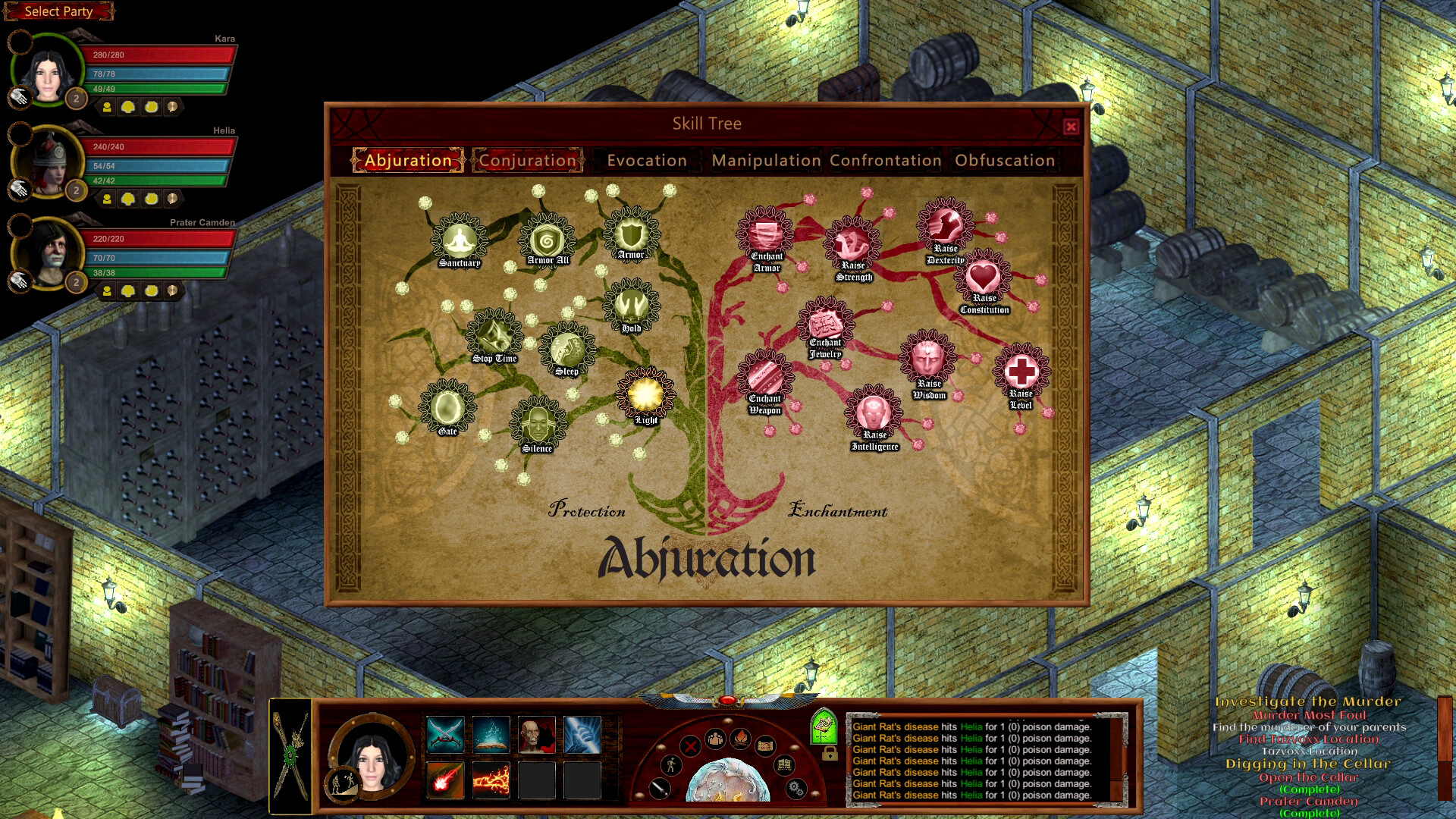This screenshot has width=1456, height=819.
Task: Click the Select Party button
Action: pyautogui.click(x=58, y=11)
